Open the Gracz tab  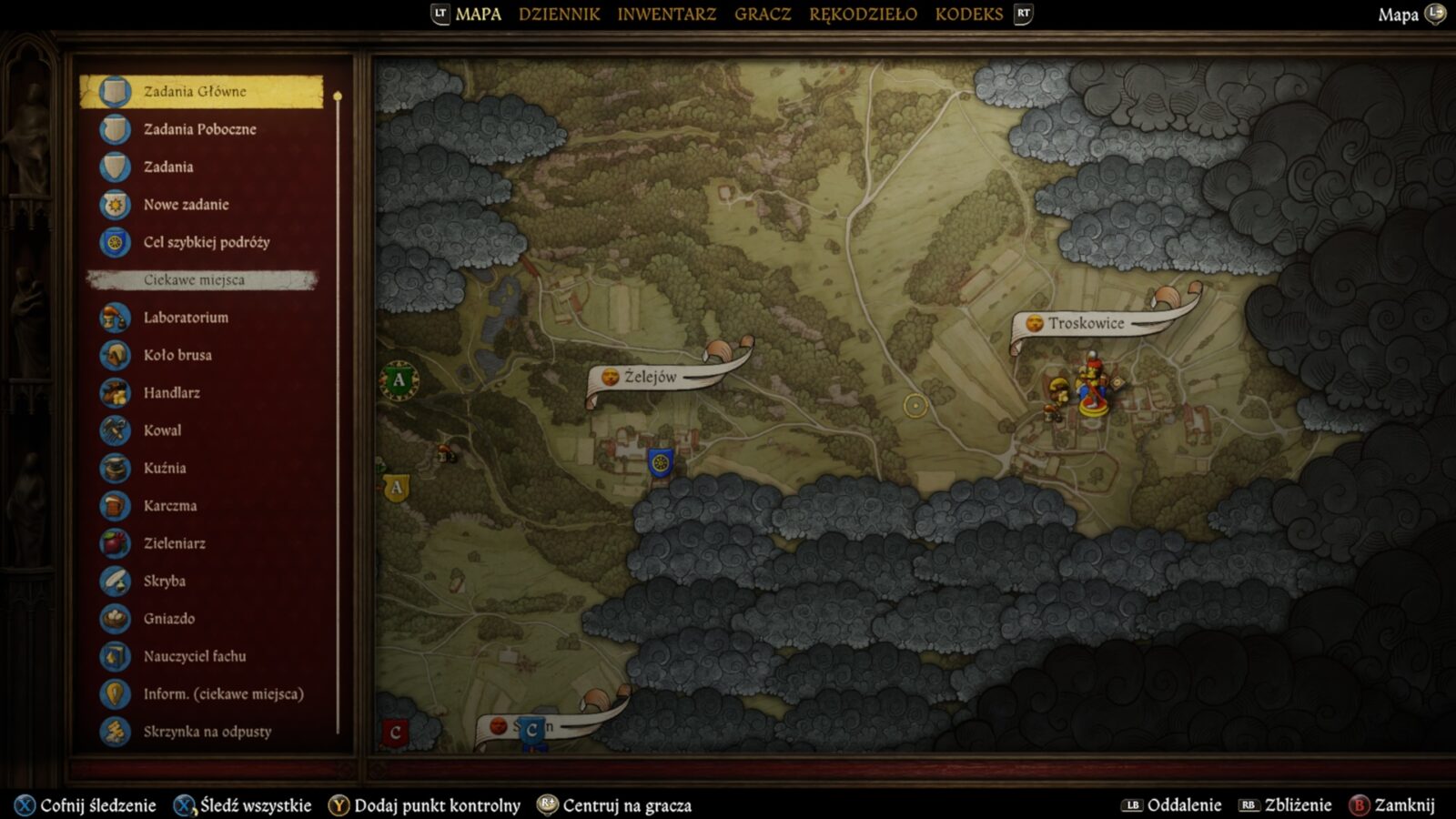763,15
